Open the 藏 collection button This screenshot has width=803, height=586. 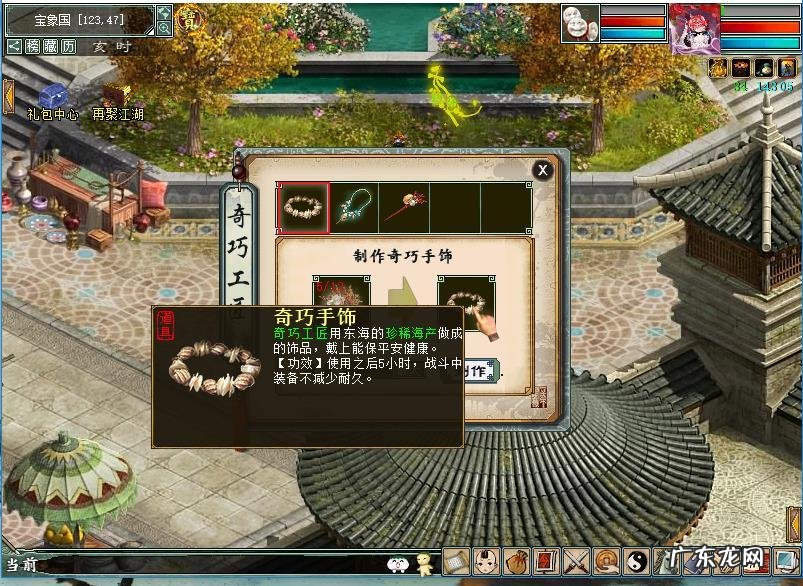[50, 47]
